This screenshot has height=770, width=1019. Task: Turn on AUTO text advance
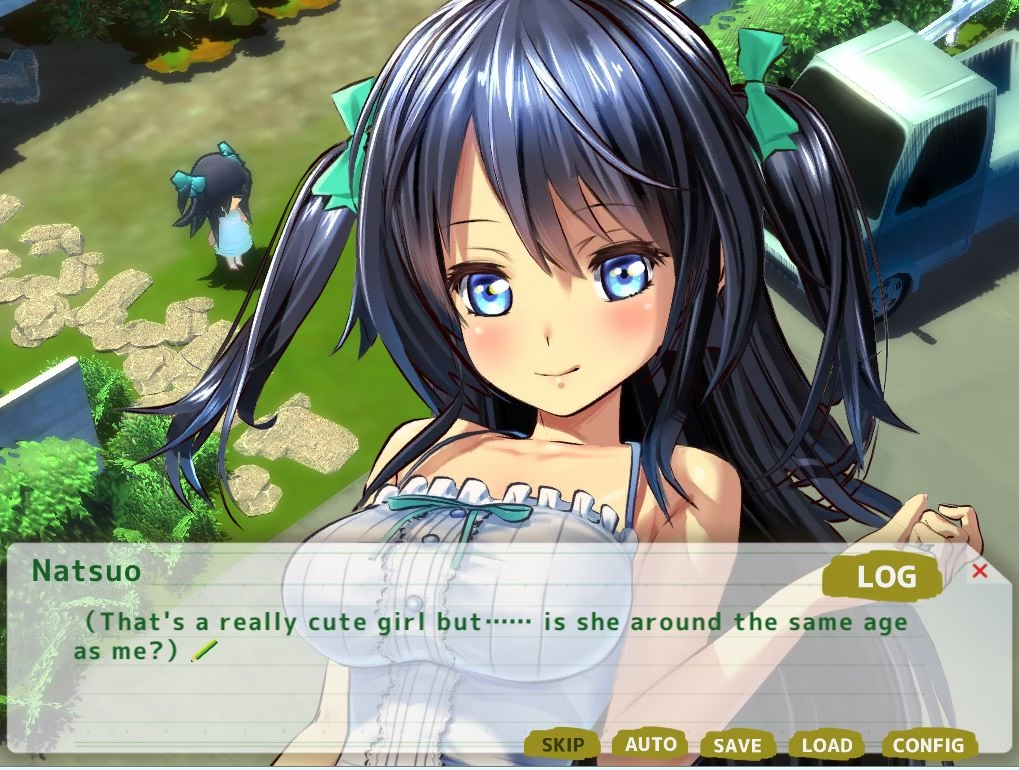pyautogui.click(x=650, y=744)
